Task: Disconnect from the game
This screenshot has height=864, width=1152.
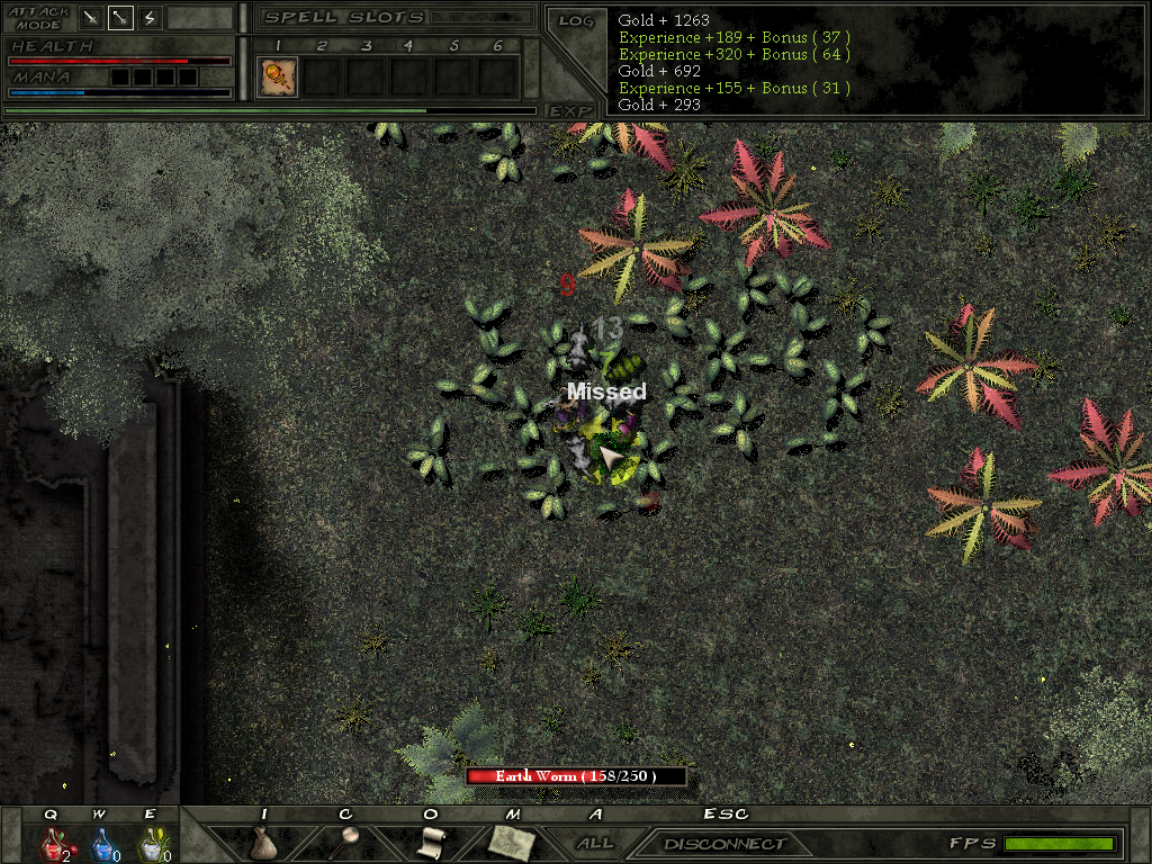Action: (724, 844)
